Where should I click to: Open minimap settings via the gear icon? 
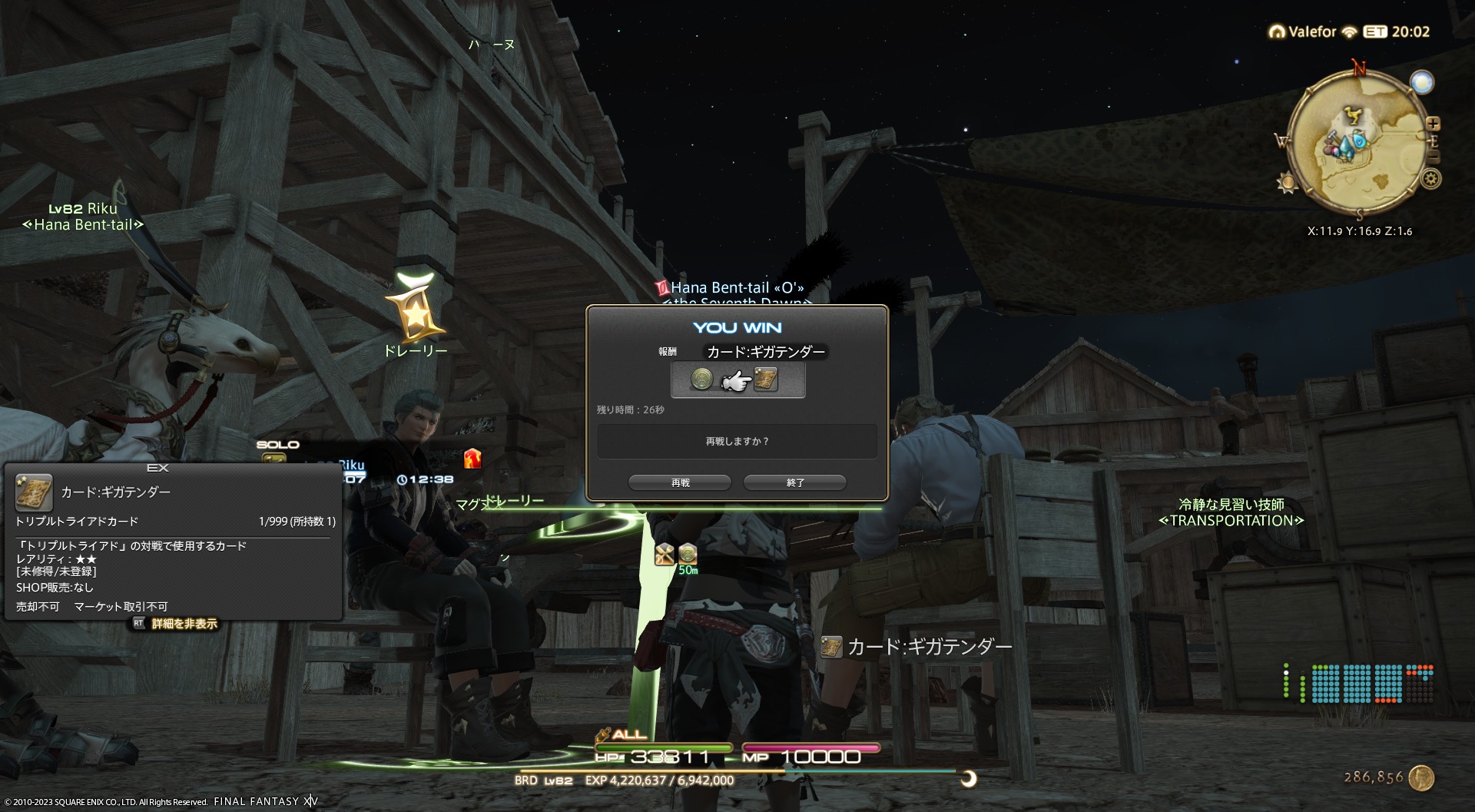click(1430, 180)
